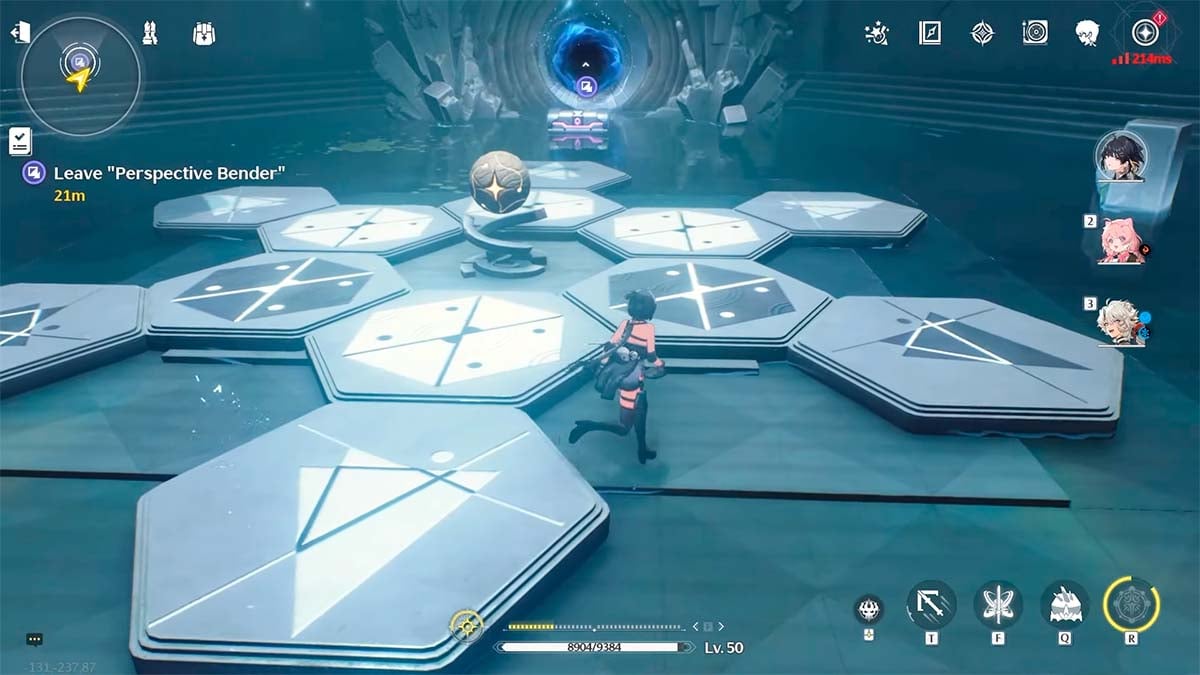Open the backpack inventory

point(204,34)
